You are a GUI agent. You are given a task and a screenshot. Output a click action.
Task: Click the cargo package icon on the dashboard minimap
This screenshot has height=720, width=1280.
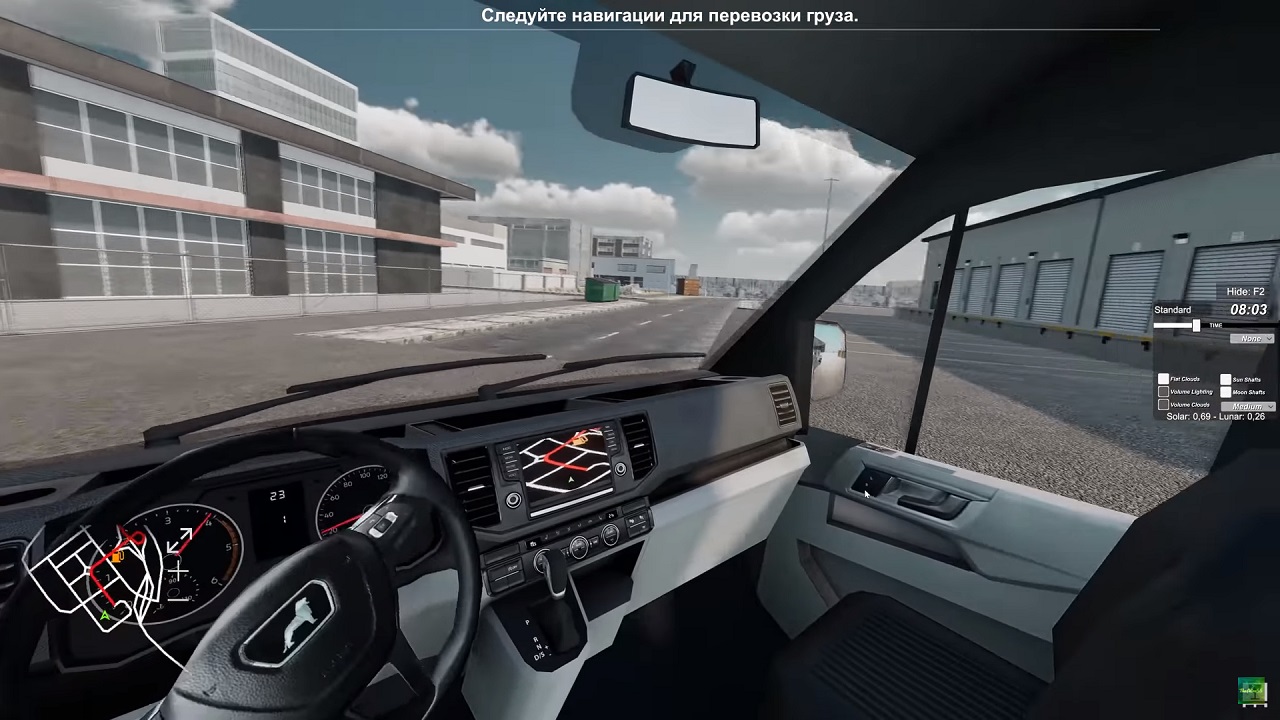click(x=117, y=557)
